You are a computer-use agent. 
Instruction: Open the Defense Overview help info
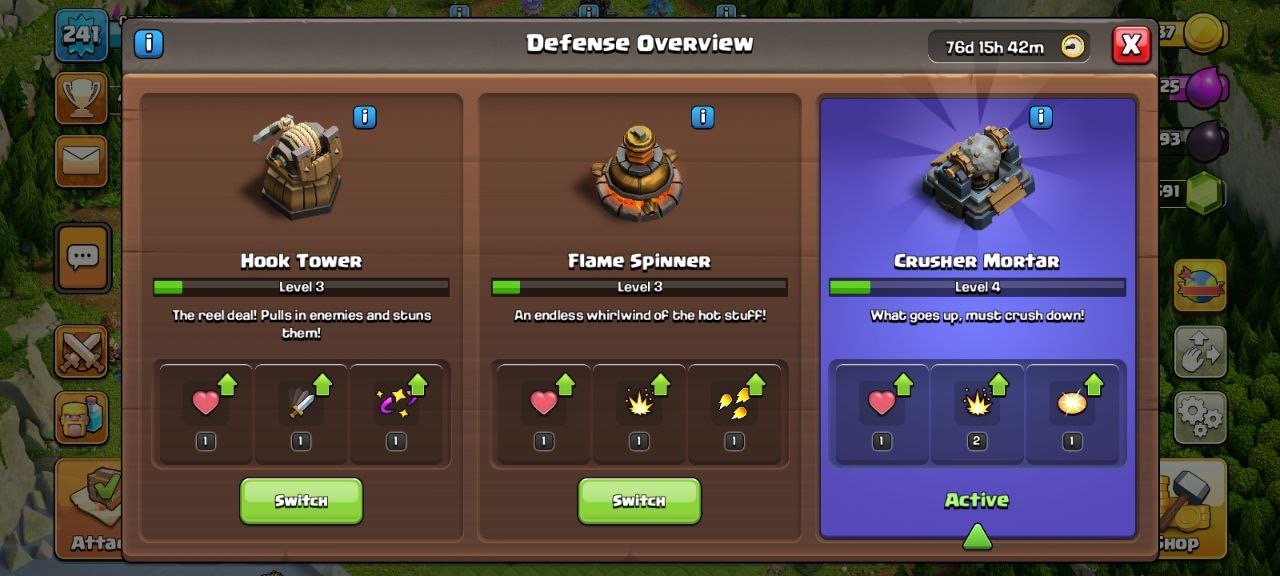tap(149, 43)
